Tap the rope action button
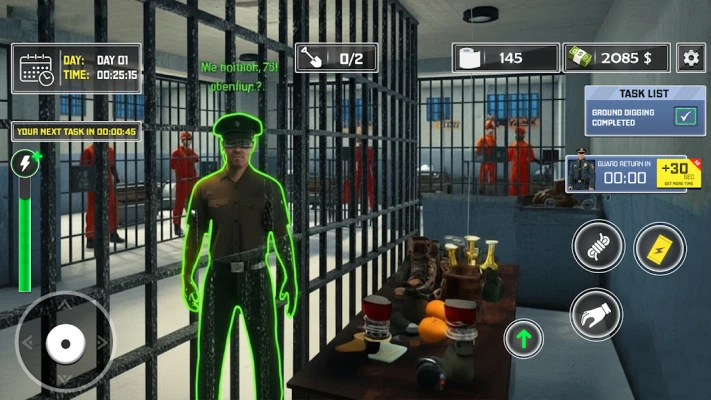Image resolution: width=711 pixels, height=400 pixels. (599, 246)
